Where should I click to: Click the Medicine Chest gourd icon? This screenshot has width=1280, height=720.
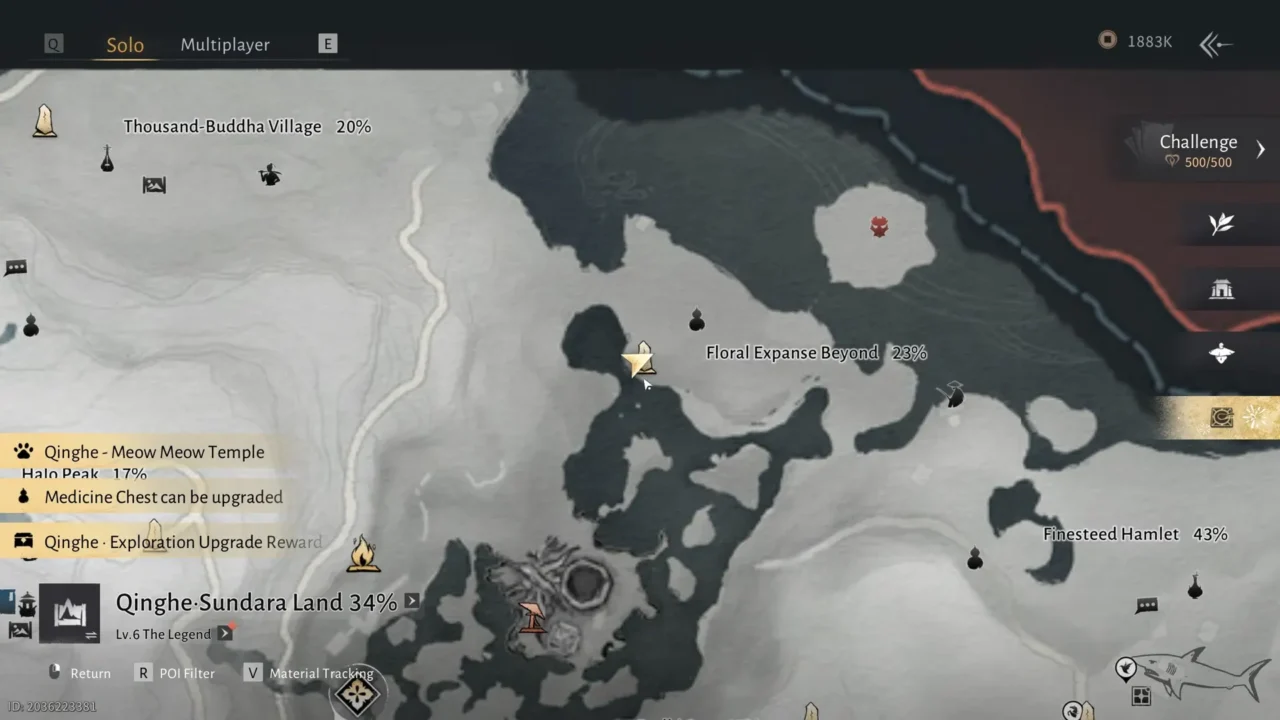tap(22, 497)
